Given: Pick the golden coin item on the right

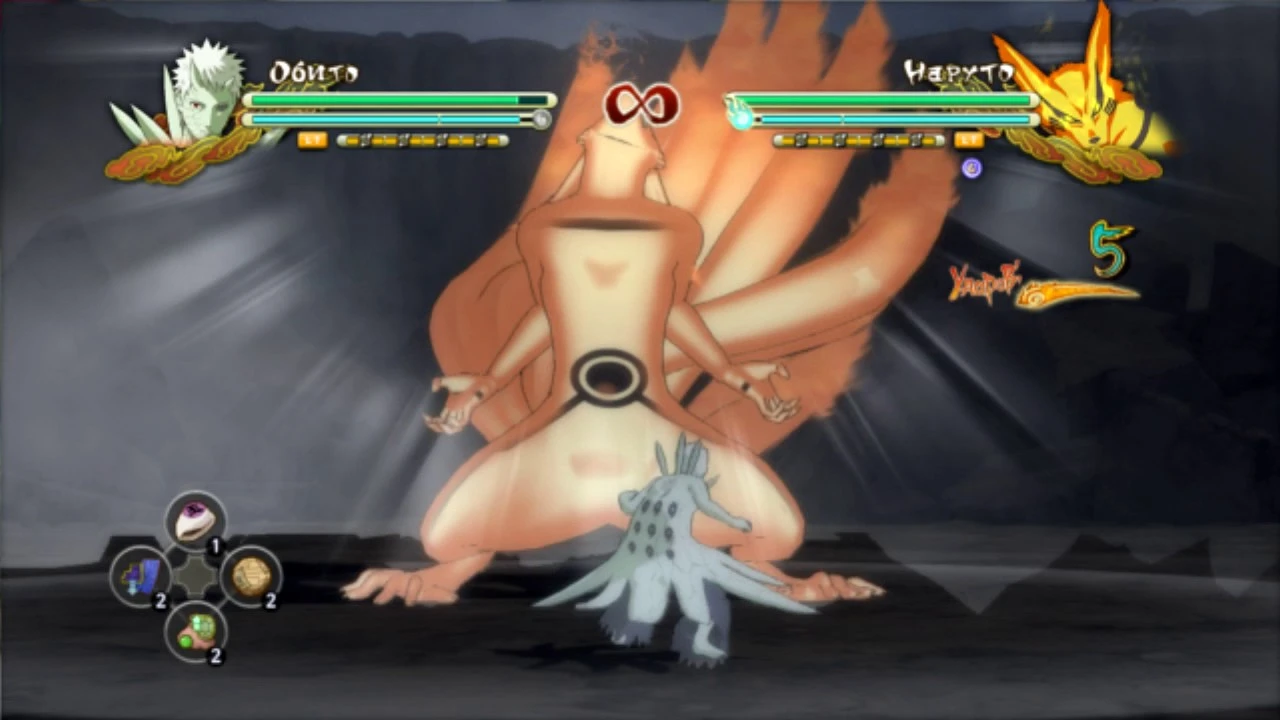Looking at the screenshot, I should pyautogui.click(x=252, y=576).
